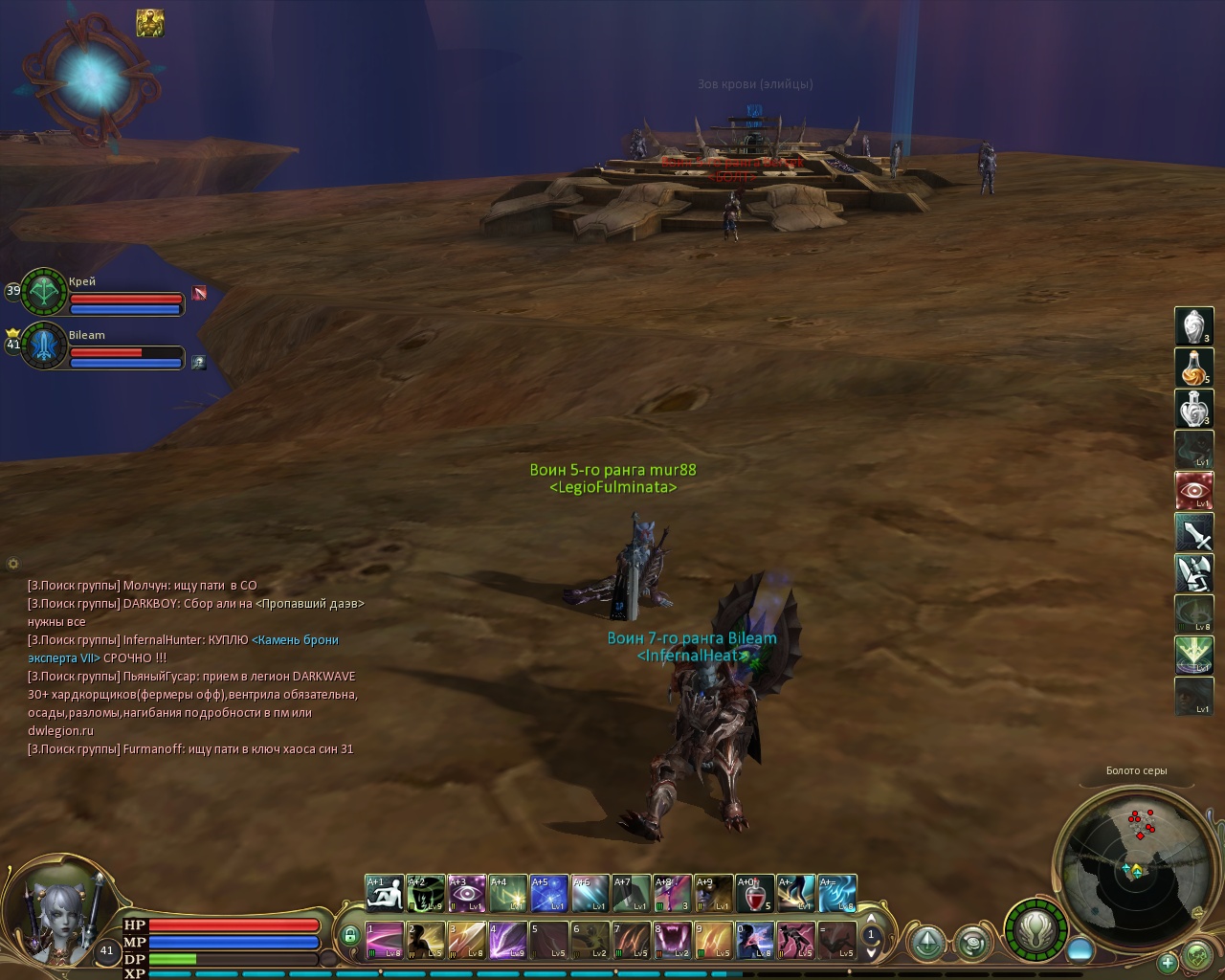Use the red health potion in hotbar
The width and height of the screenshot is (1225, 980).
point(755,895)
